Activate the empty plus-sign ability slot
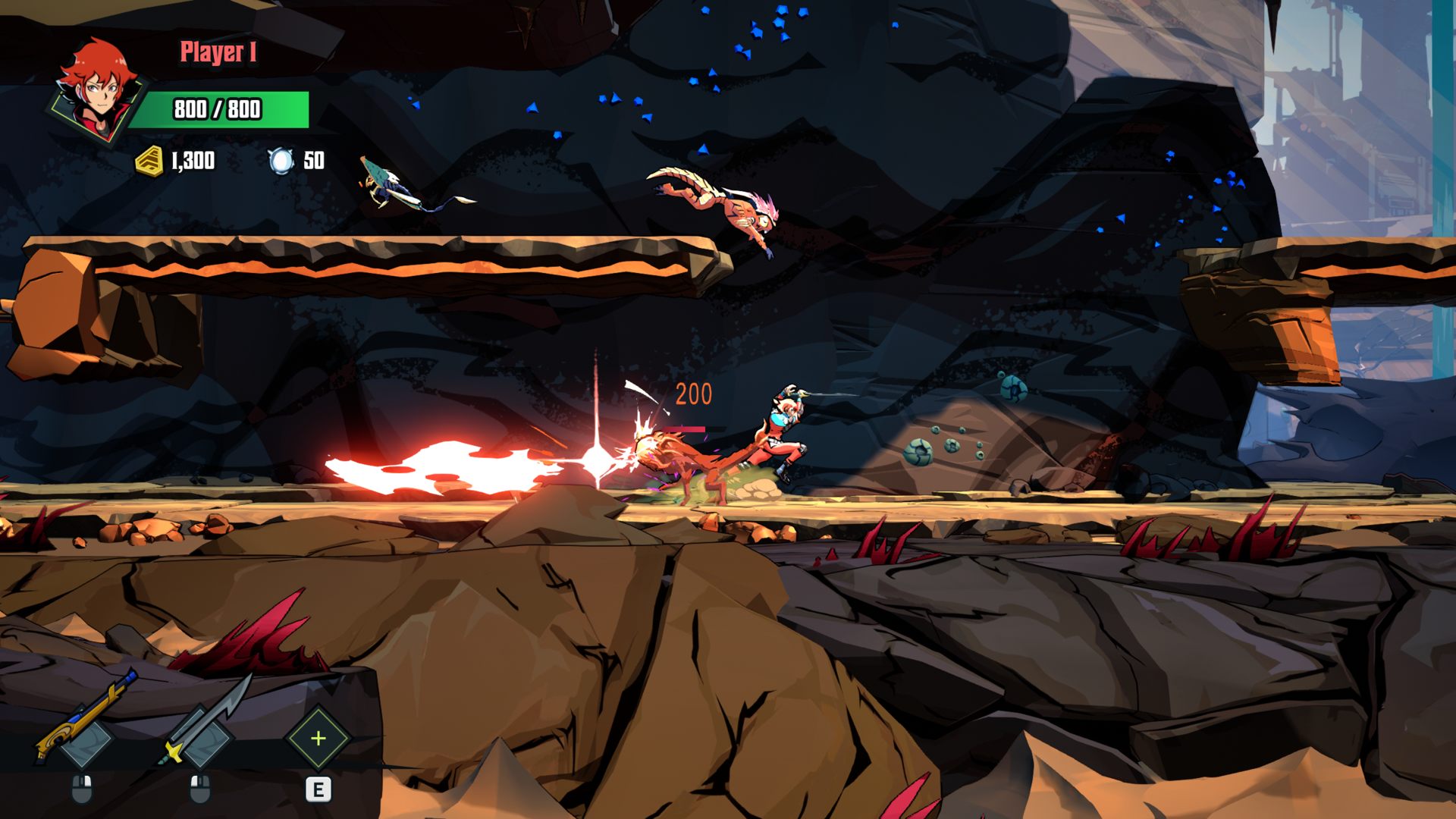1456x819 pixels. [x=318, y=738]
